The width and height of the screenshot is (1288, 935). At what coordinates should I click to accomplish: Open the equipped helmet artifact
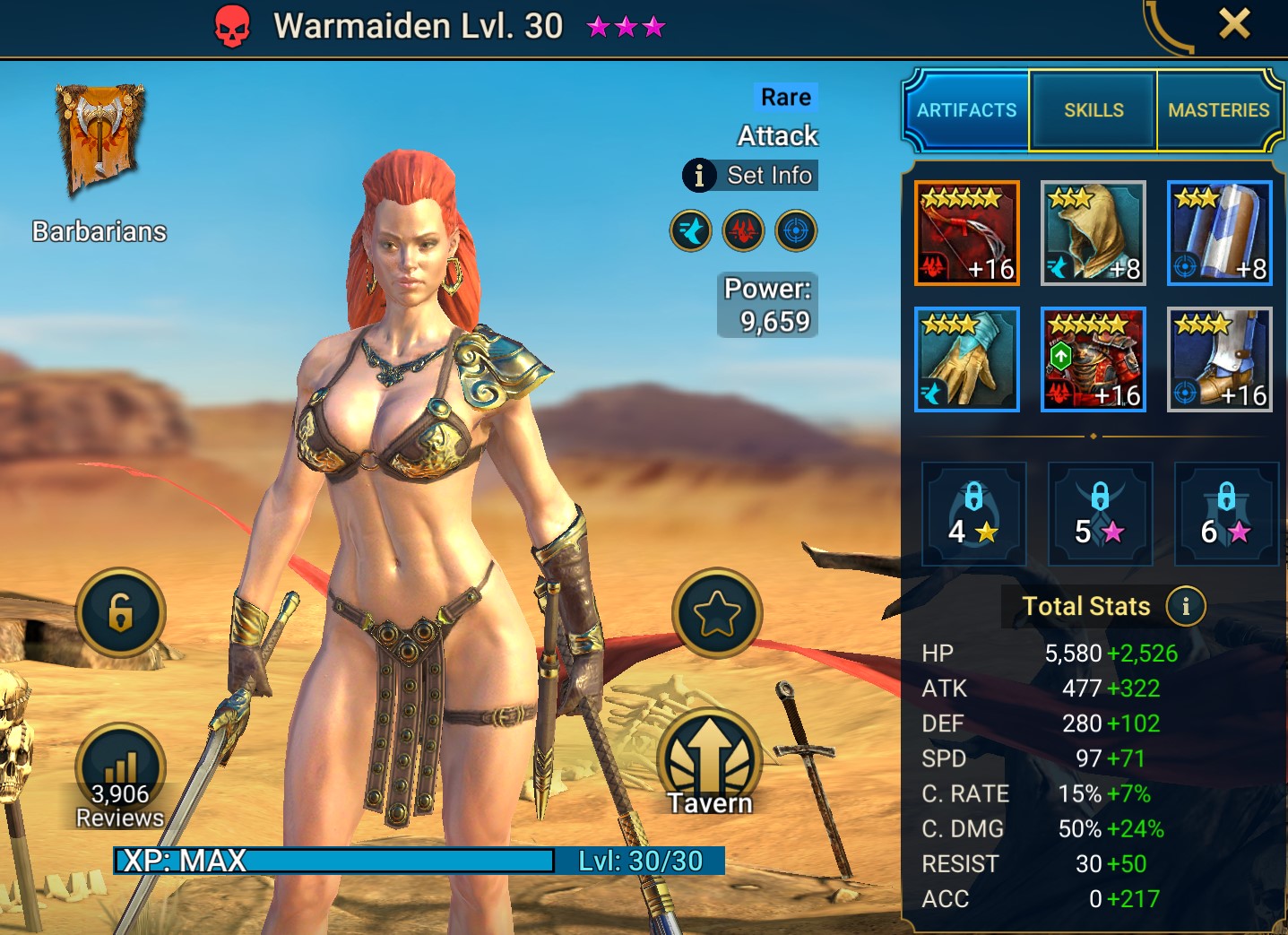(1093, 233)
